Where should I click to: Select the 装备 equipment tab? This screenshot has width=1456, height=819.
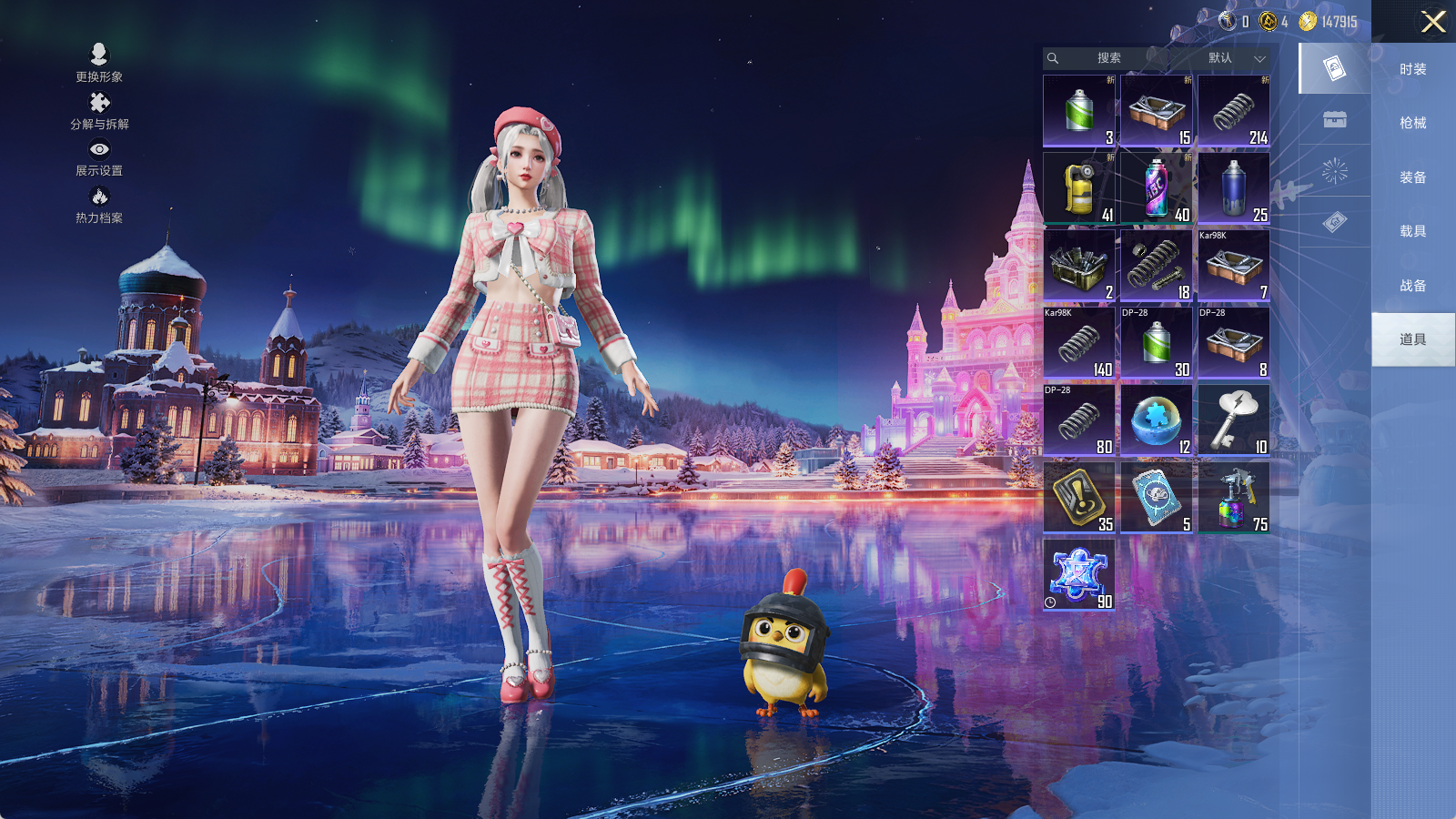pos(1412,177)
